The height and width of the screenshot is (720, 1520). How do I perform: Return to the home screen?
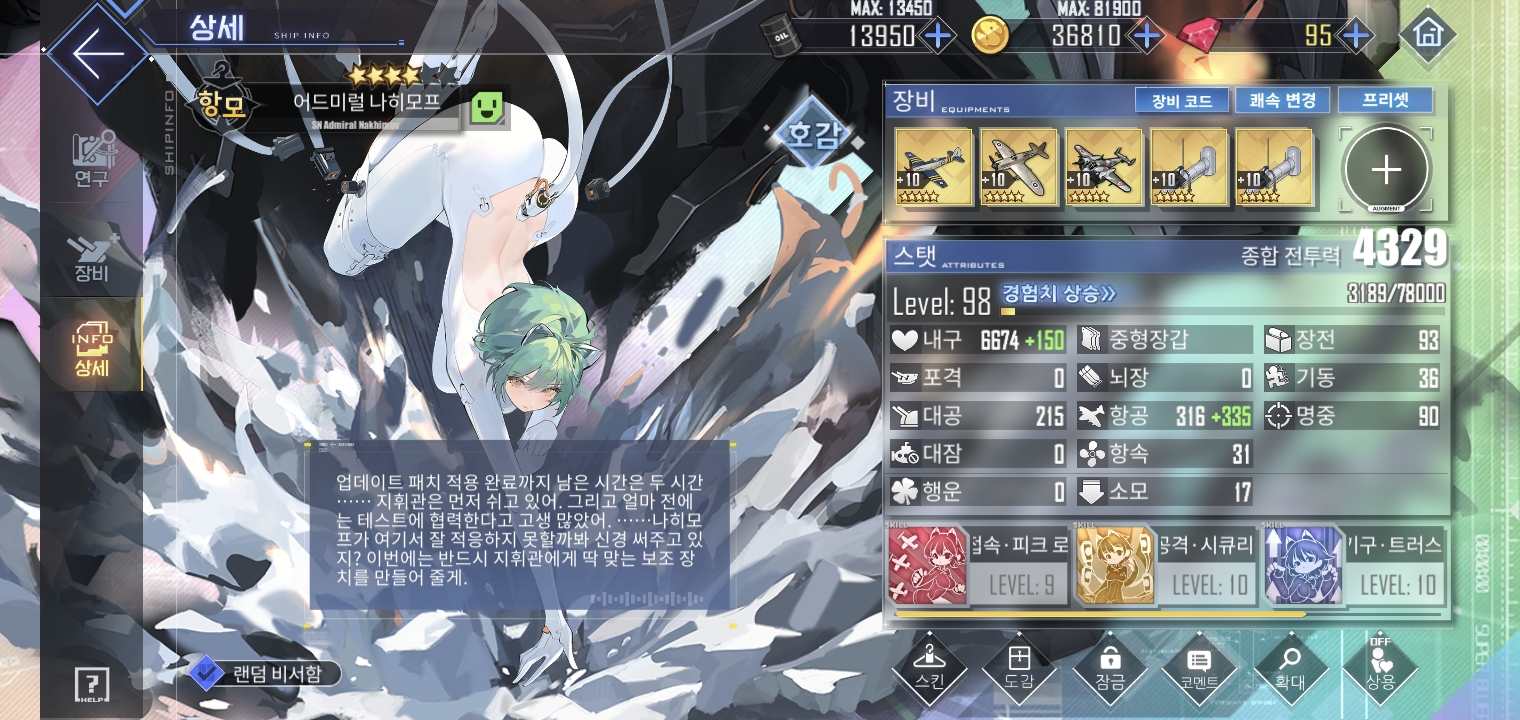click(1427, 35)
